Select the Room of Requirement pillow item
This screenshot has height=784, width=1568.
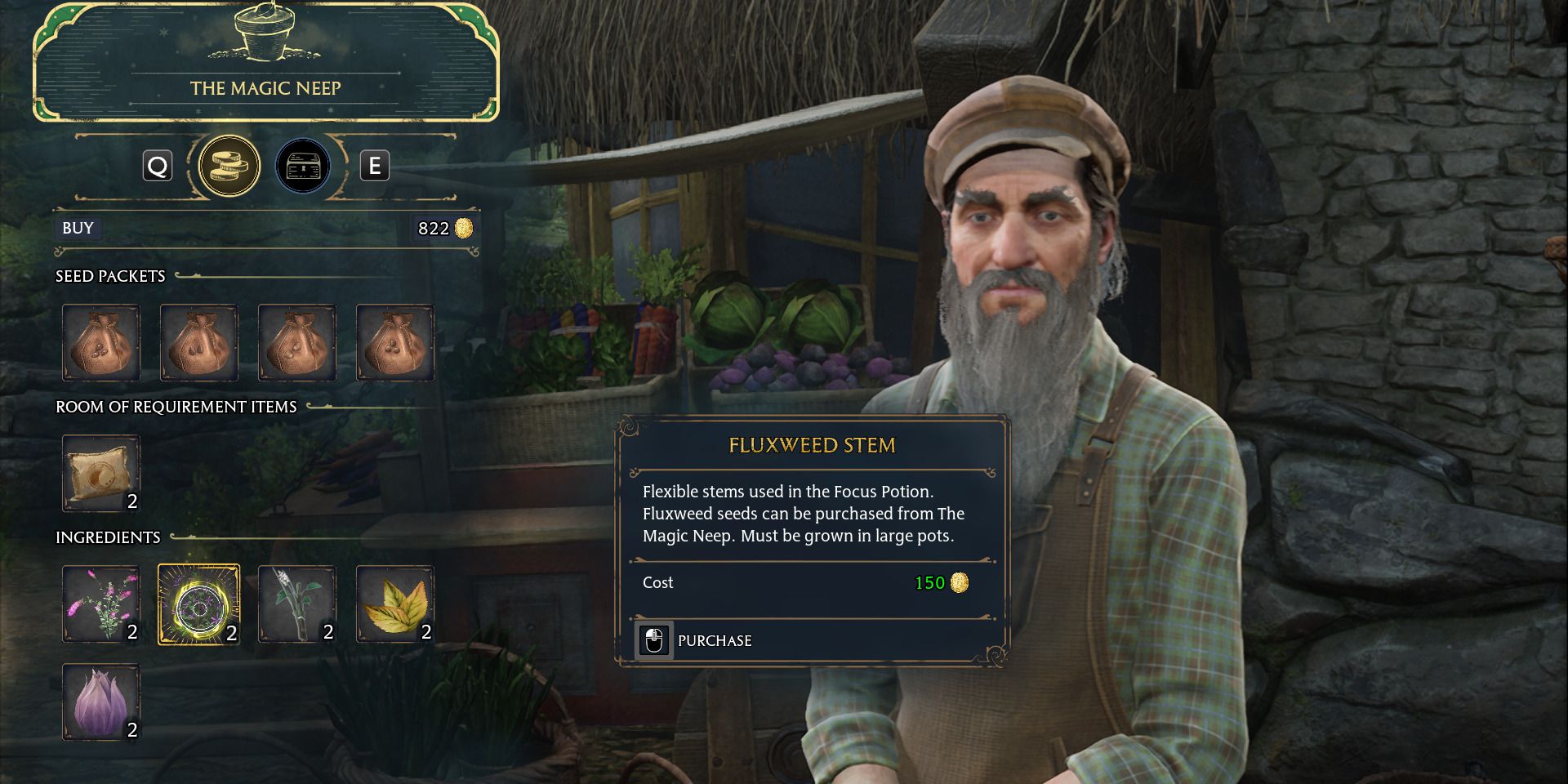click(x=101, y=473)
